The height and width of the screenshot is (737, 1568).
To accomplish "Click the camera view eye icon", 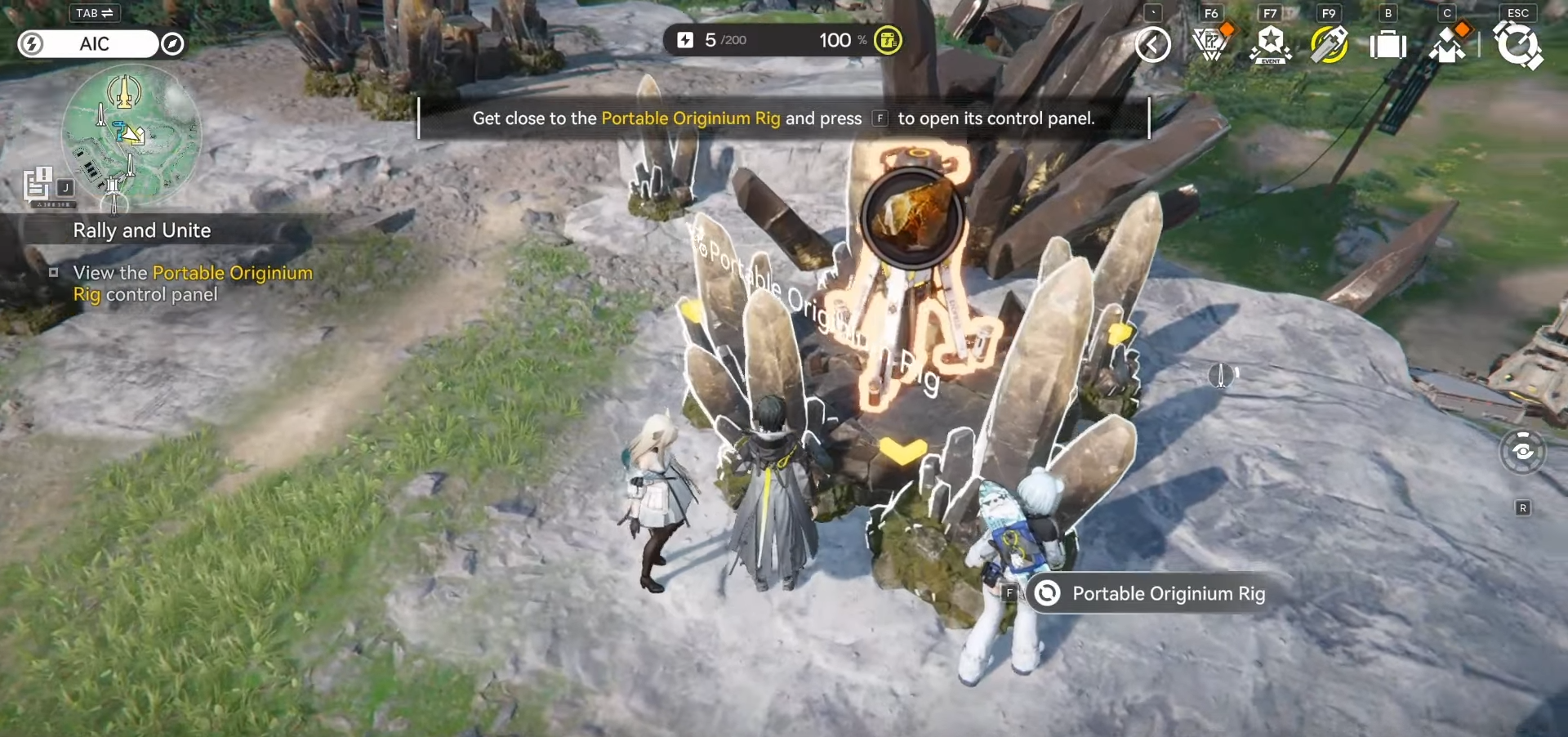I will click(x=1522, y=451).
